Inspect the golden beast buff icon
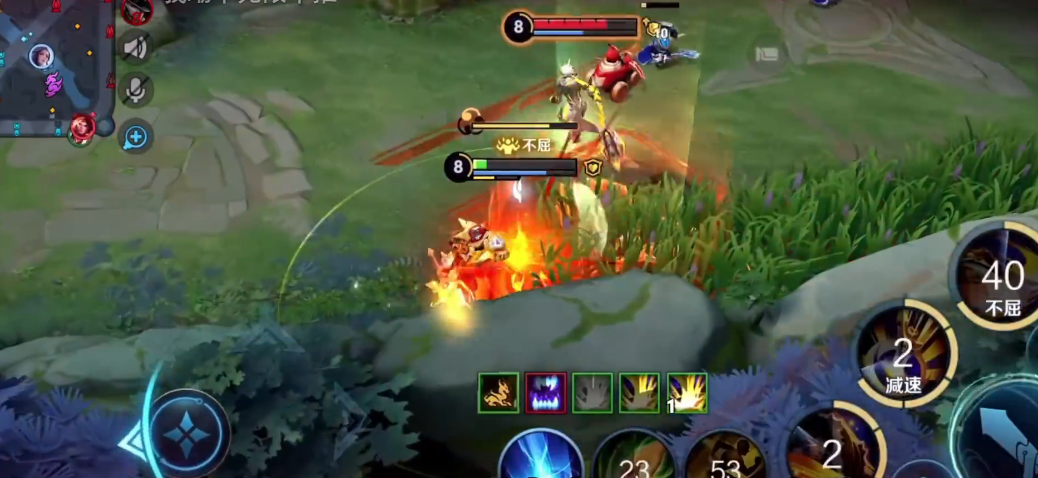The height and width of the screenshot is (478, 1038). tap(498, 393)
